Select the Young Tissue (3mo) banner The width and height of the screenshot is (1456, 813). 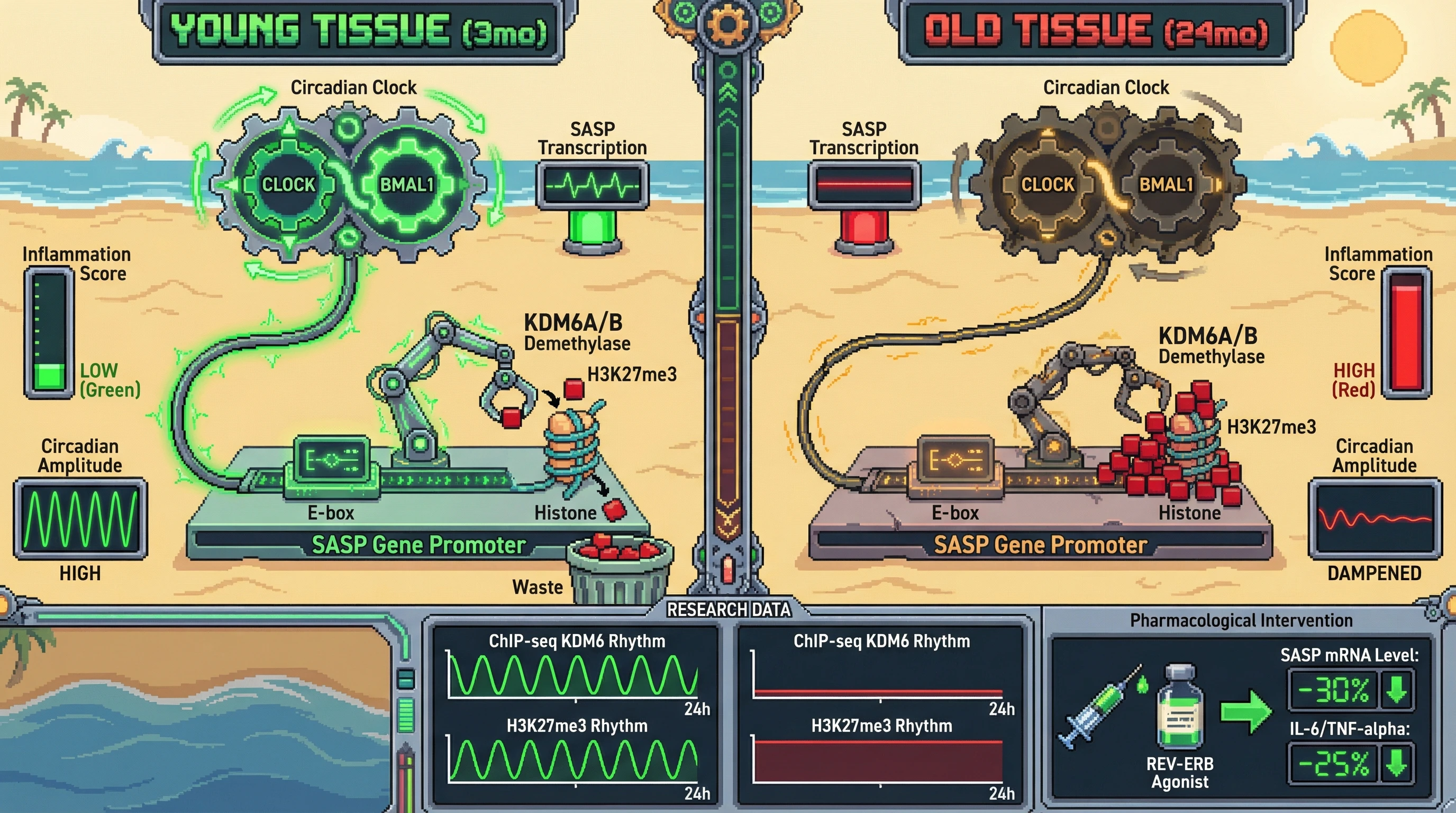(x=358, y=31)
